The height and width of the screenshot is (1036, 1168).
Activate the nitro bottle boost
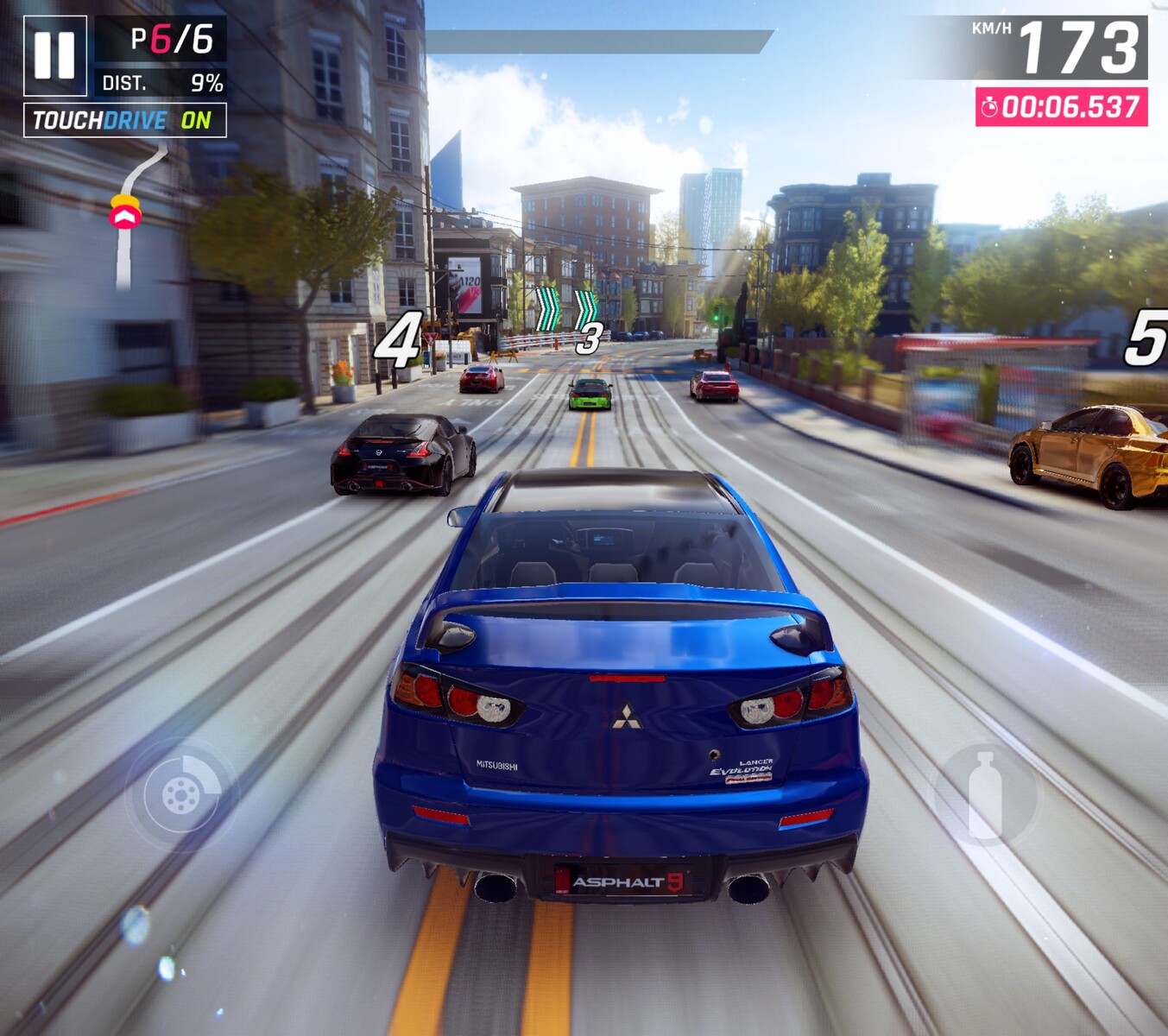985,794
